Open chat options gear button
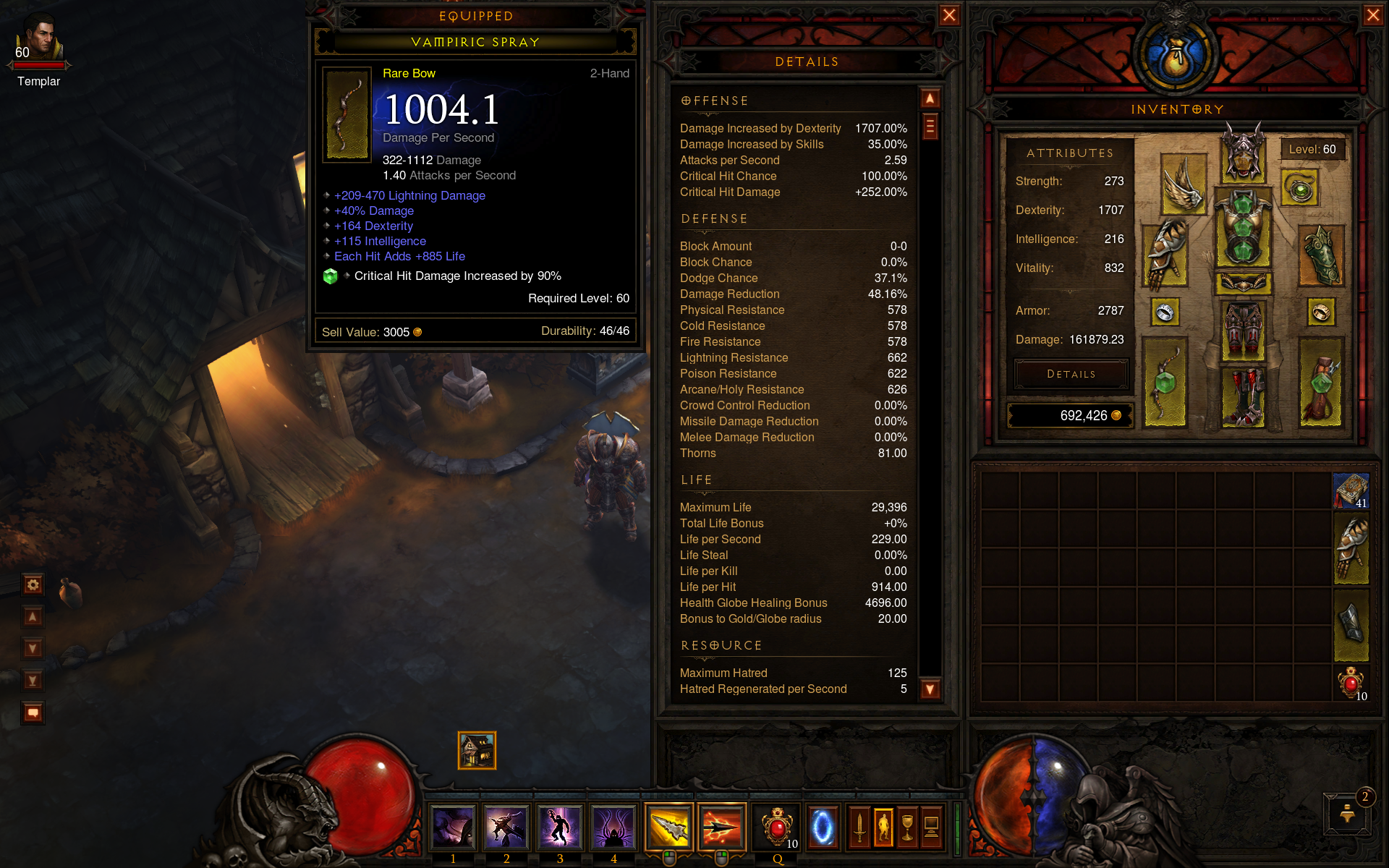The height and width of the screenshot is (868, 1389). click(33, 584)
